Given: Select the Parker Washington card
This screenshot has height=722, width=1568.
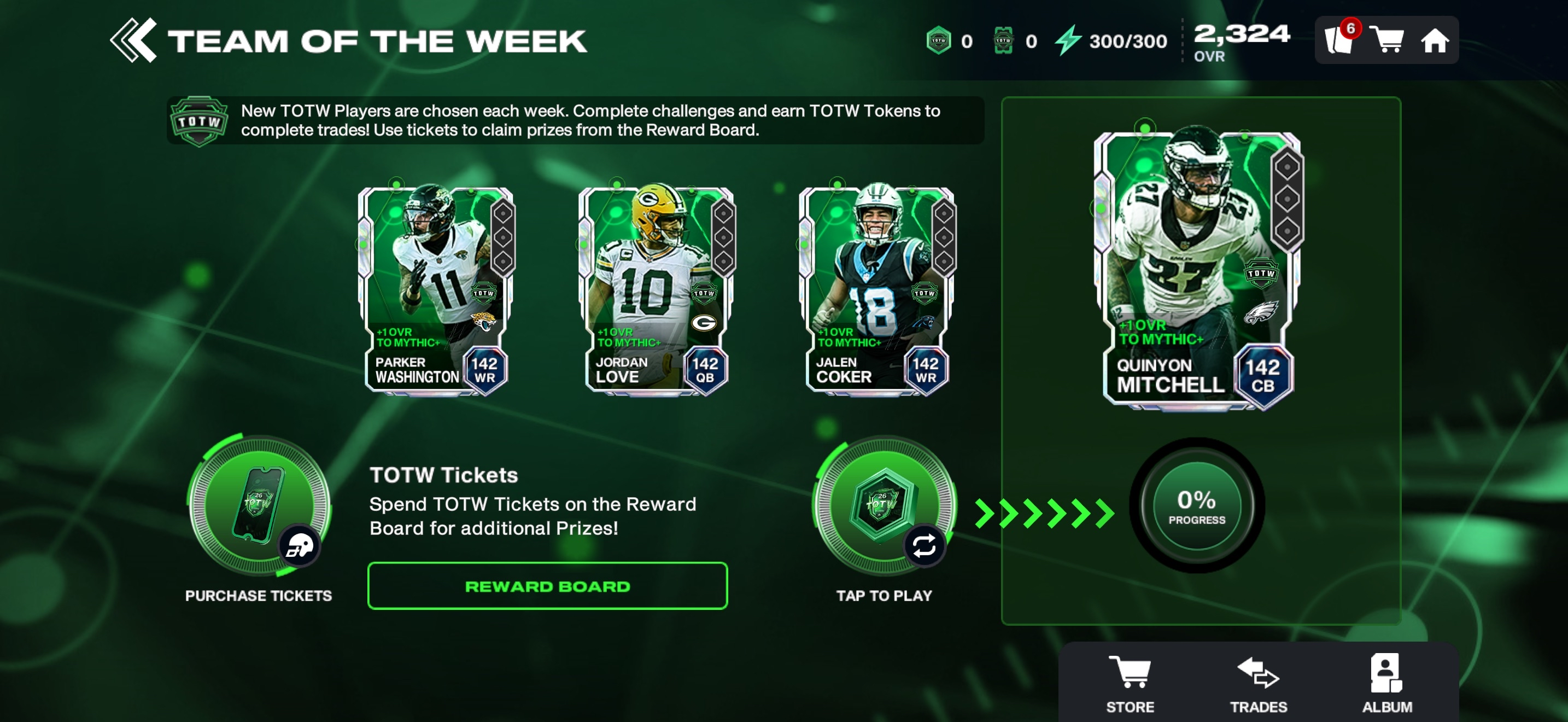Looking at the screenshot, I should pos(436,290).
